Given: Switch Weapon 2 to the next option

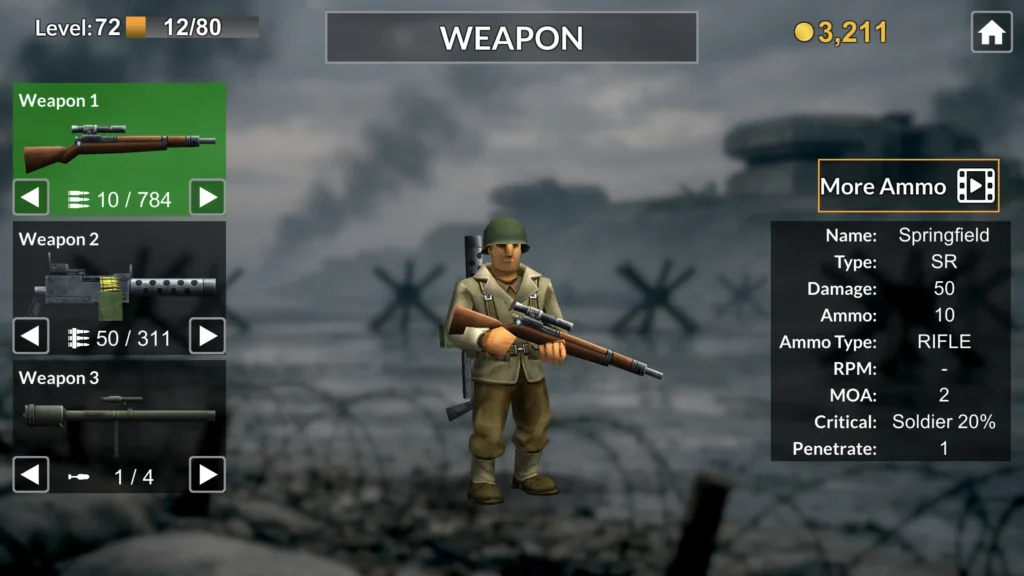Looking at the screenshot, I should pyautogui.click(x=207, y=336).
